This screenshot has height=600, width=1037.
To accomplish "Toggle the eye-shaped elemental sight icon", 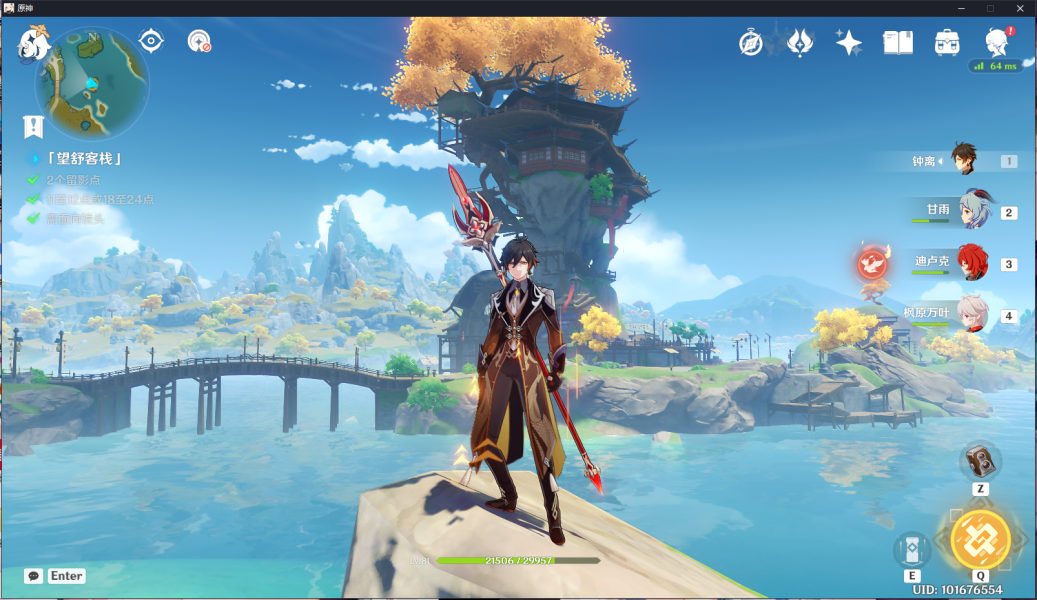I will click(x=151, y=40).
